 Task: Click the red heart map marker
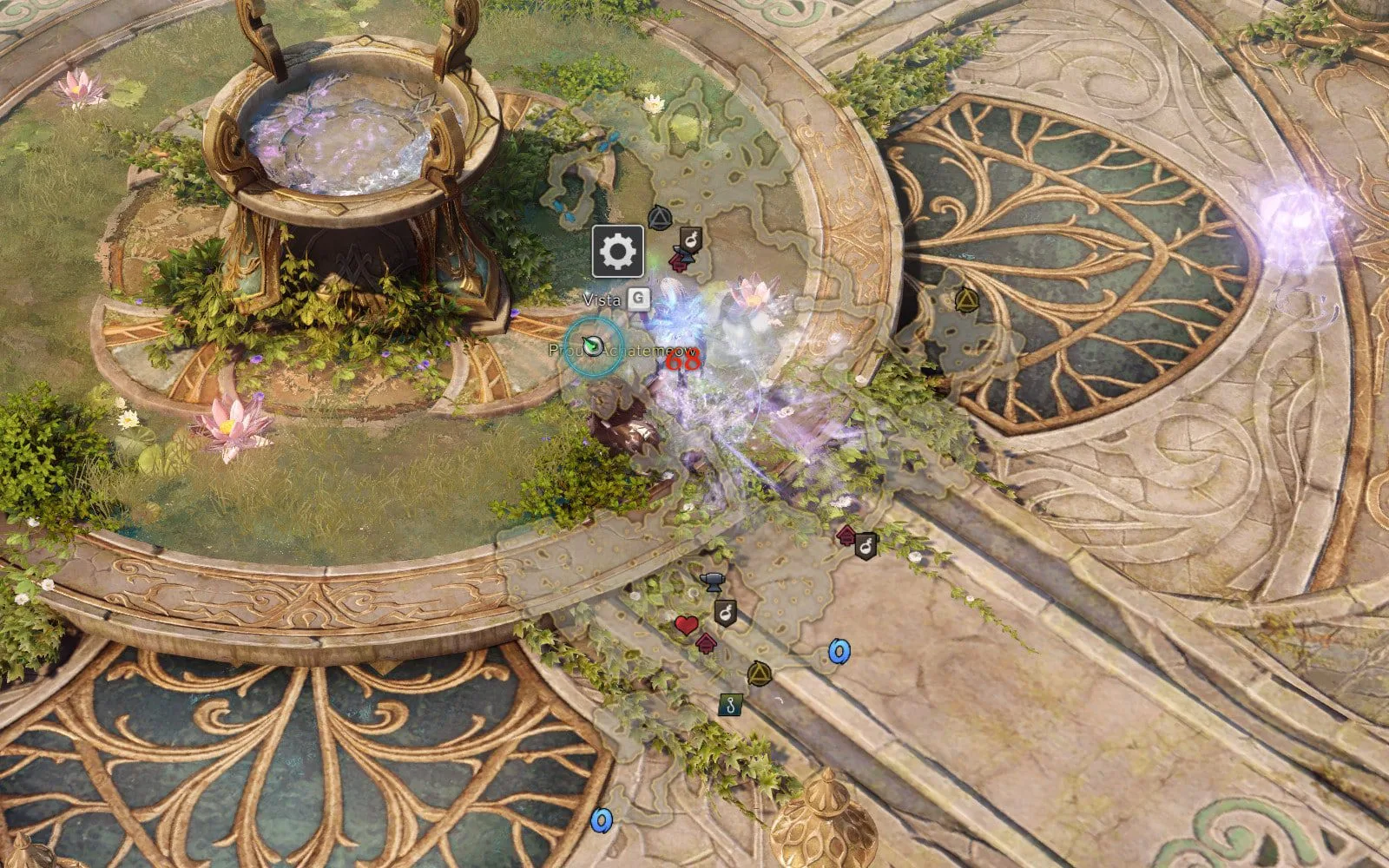pos(686,624)
